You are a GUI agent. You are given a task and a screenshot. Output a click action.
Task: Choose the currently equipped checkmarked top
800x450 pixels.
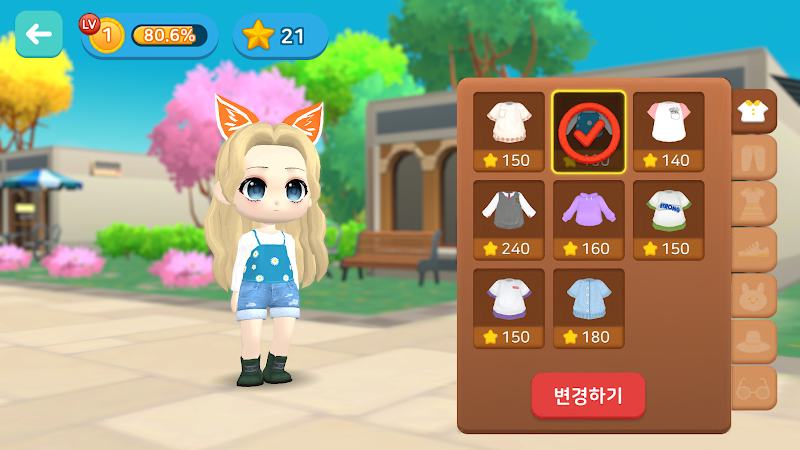pyautogui.click(x=589, y=132)
